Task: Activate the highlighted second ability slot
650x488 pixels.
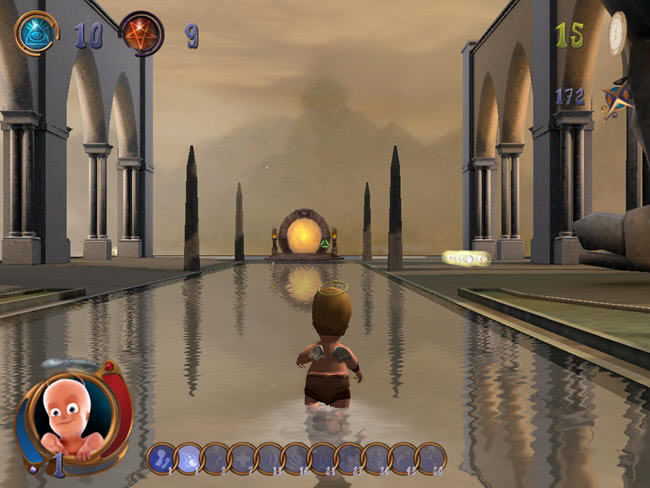Action: point(188,458)
